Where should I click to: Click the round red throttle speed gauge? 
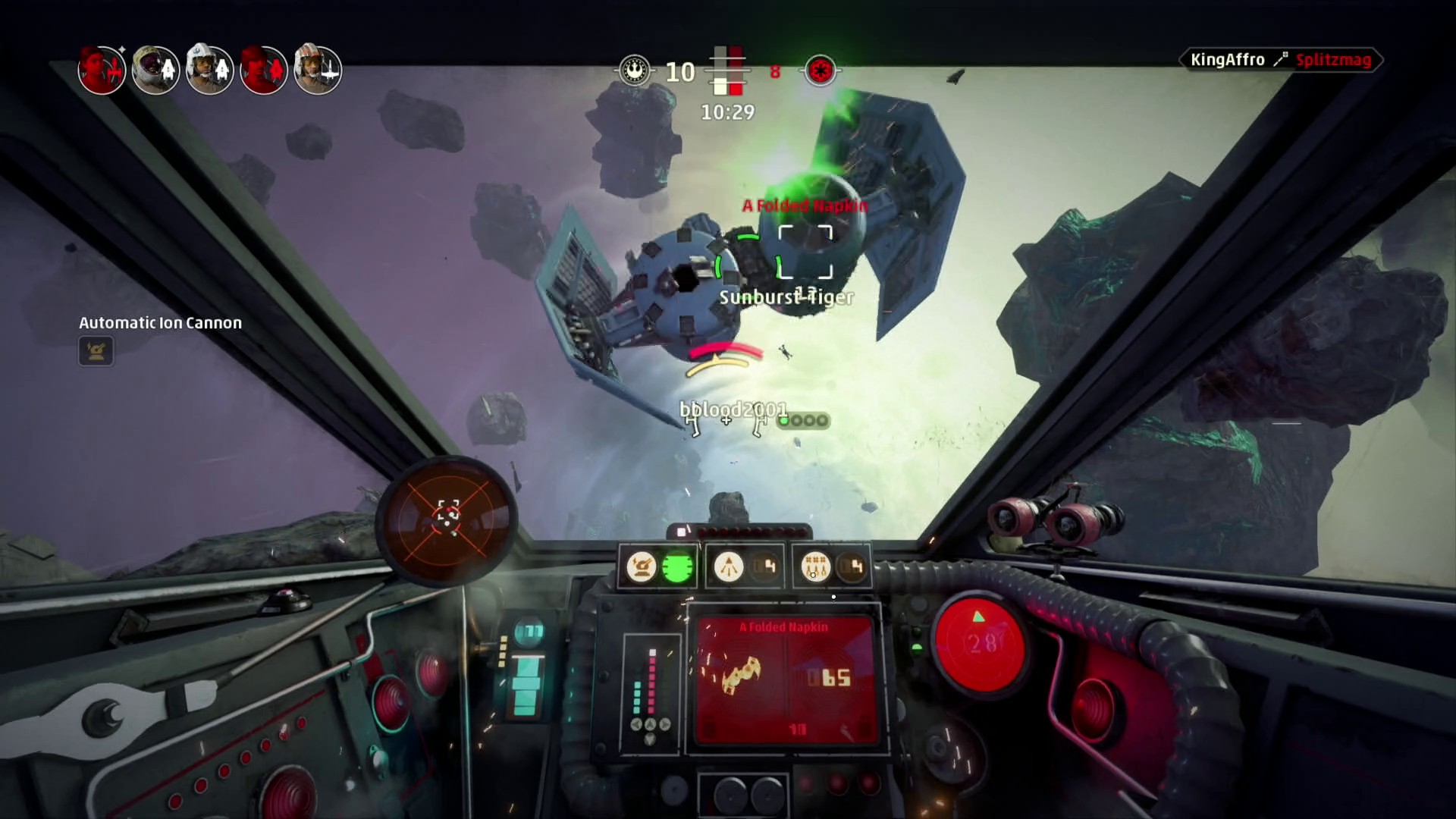coord(980,643)
